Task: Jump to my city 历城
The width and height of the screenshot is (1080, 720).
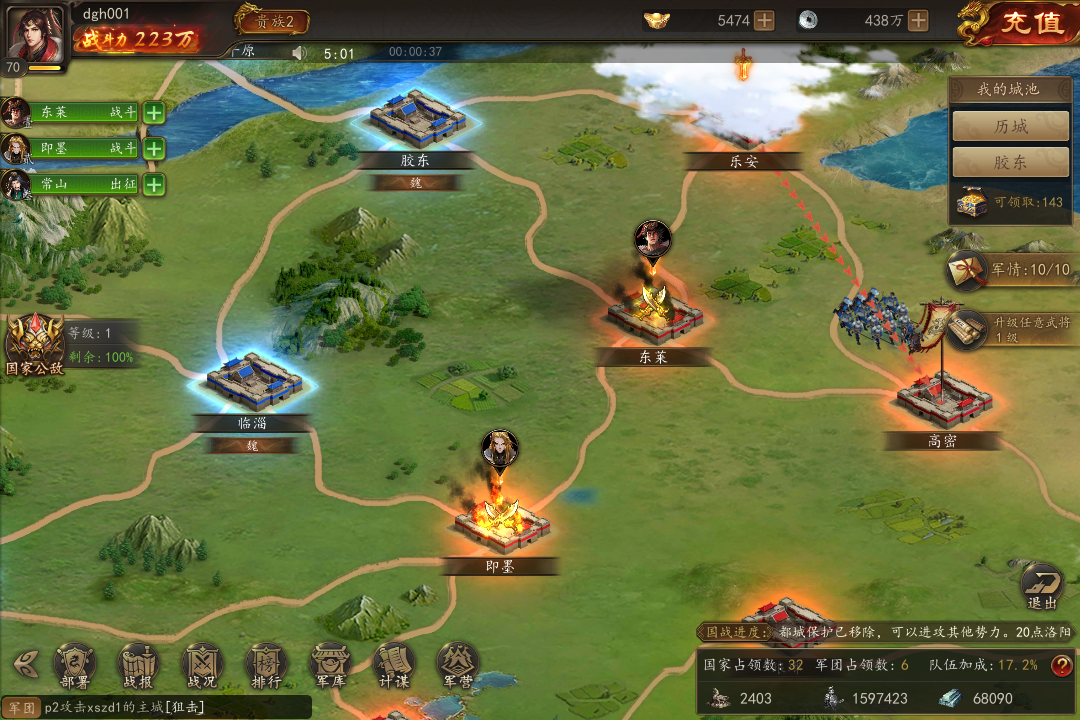Action: [x=1010, y=127]
